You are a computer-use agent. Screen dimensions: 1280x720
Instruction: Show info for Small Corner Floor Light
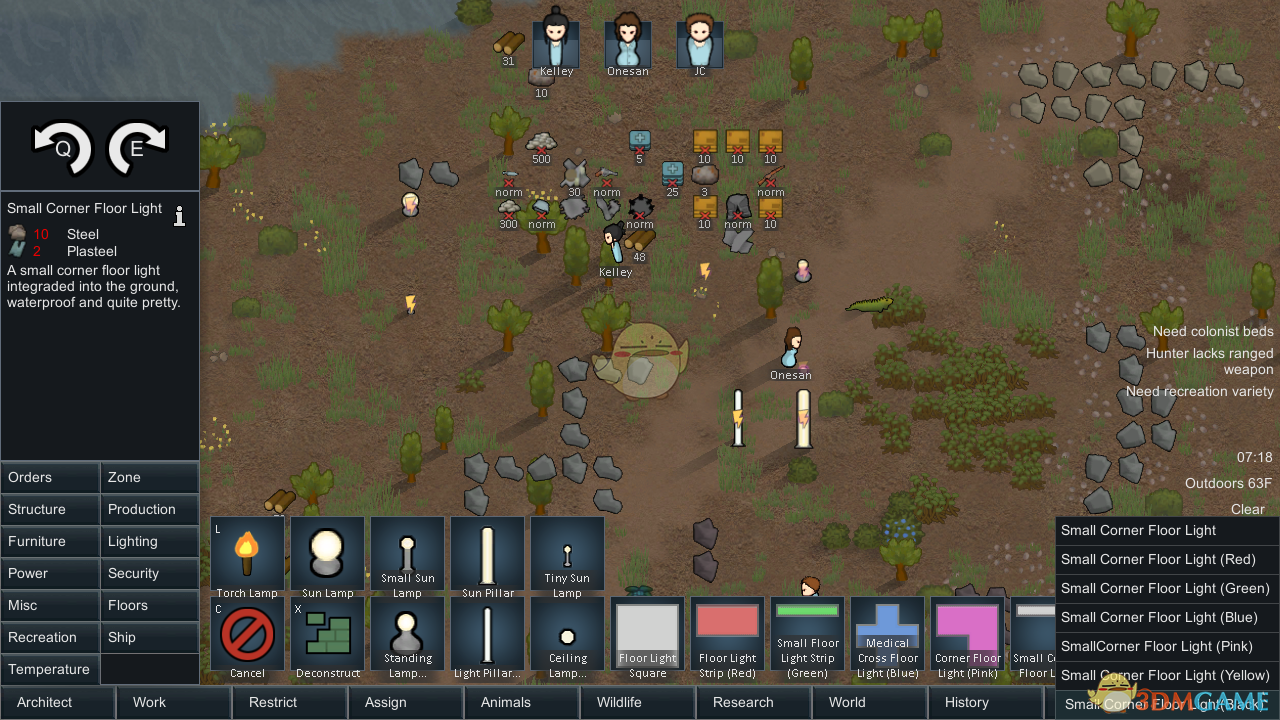(x=180, y=215)
